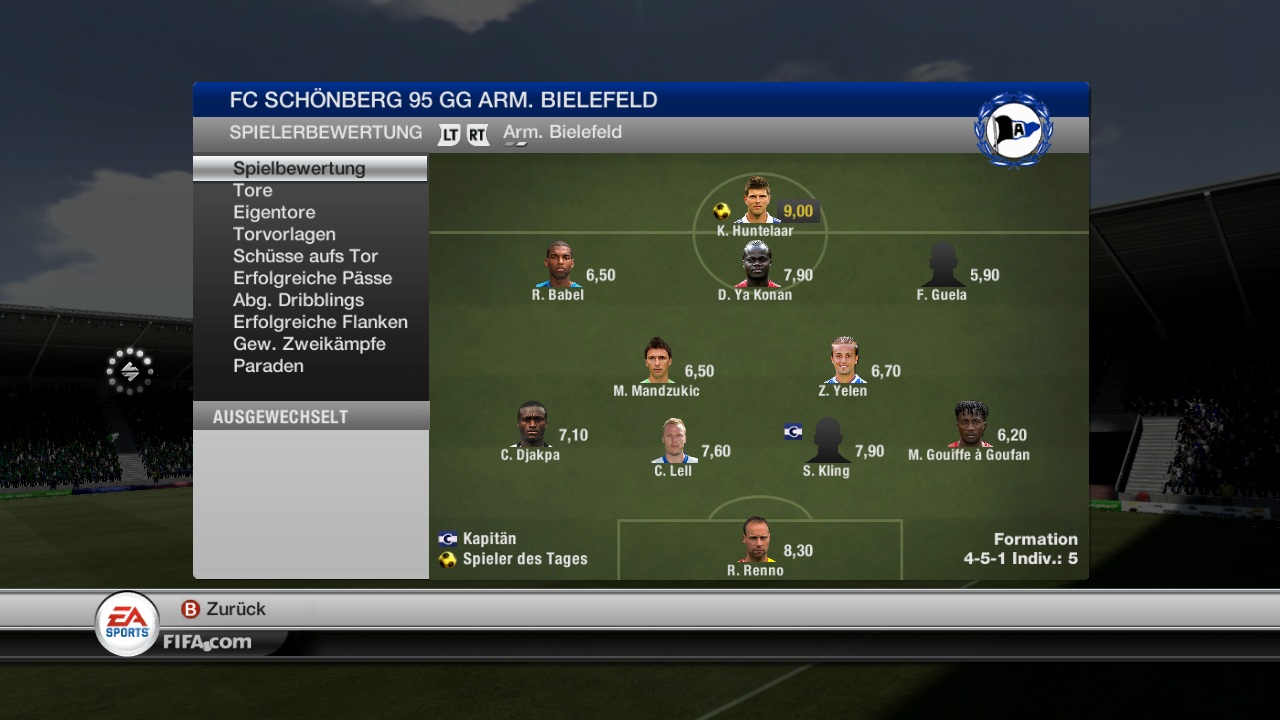The height and width of the screenshot is (720, 1280).
Task: Open the Paraden statistic
Action: [268, 366]
